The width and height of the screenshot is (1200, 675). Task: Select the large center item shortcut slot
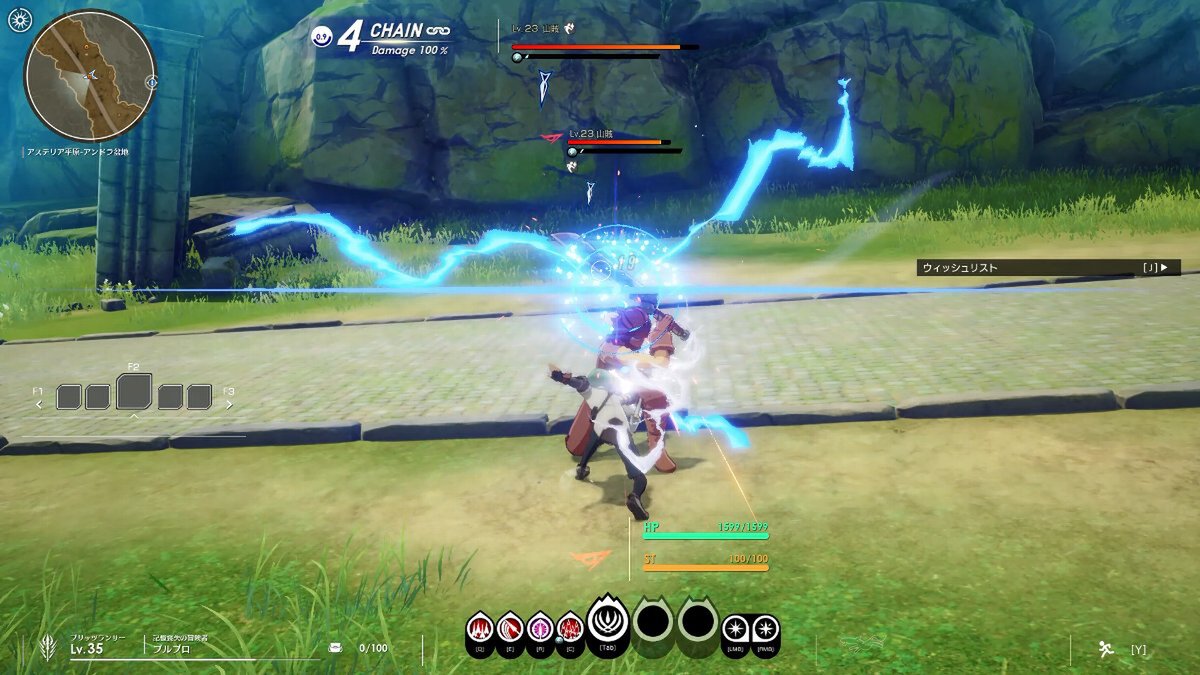click(x=134, y=392)
